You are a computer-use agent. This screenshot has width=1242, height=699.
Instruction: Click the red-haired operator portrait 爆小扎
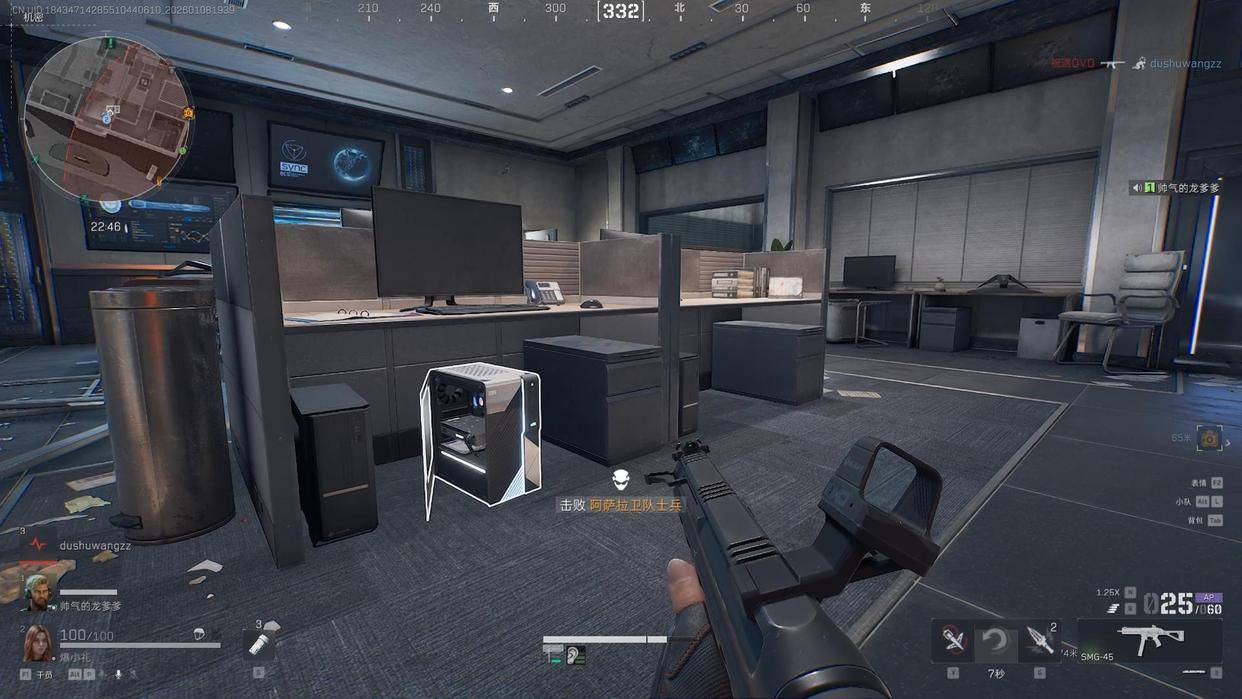(x=37, y=641)
